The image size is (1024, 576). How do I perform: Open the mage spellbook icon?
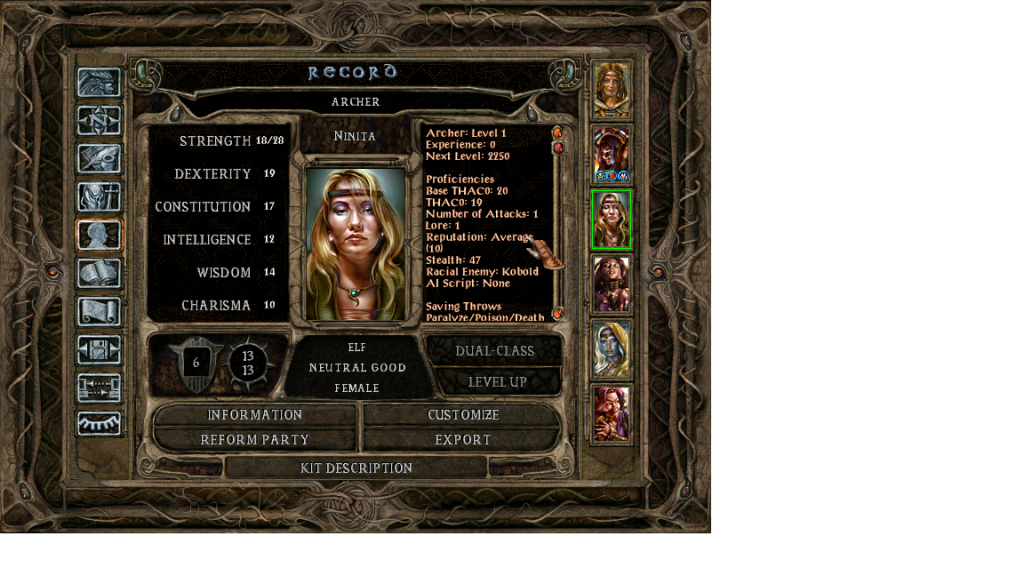coord(99,273)
